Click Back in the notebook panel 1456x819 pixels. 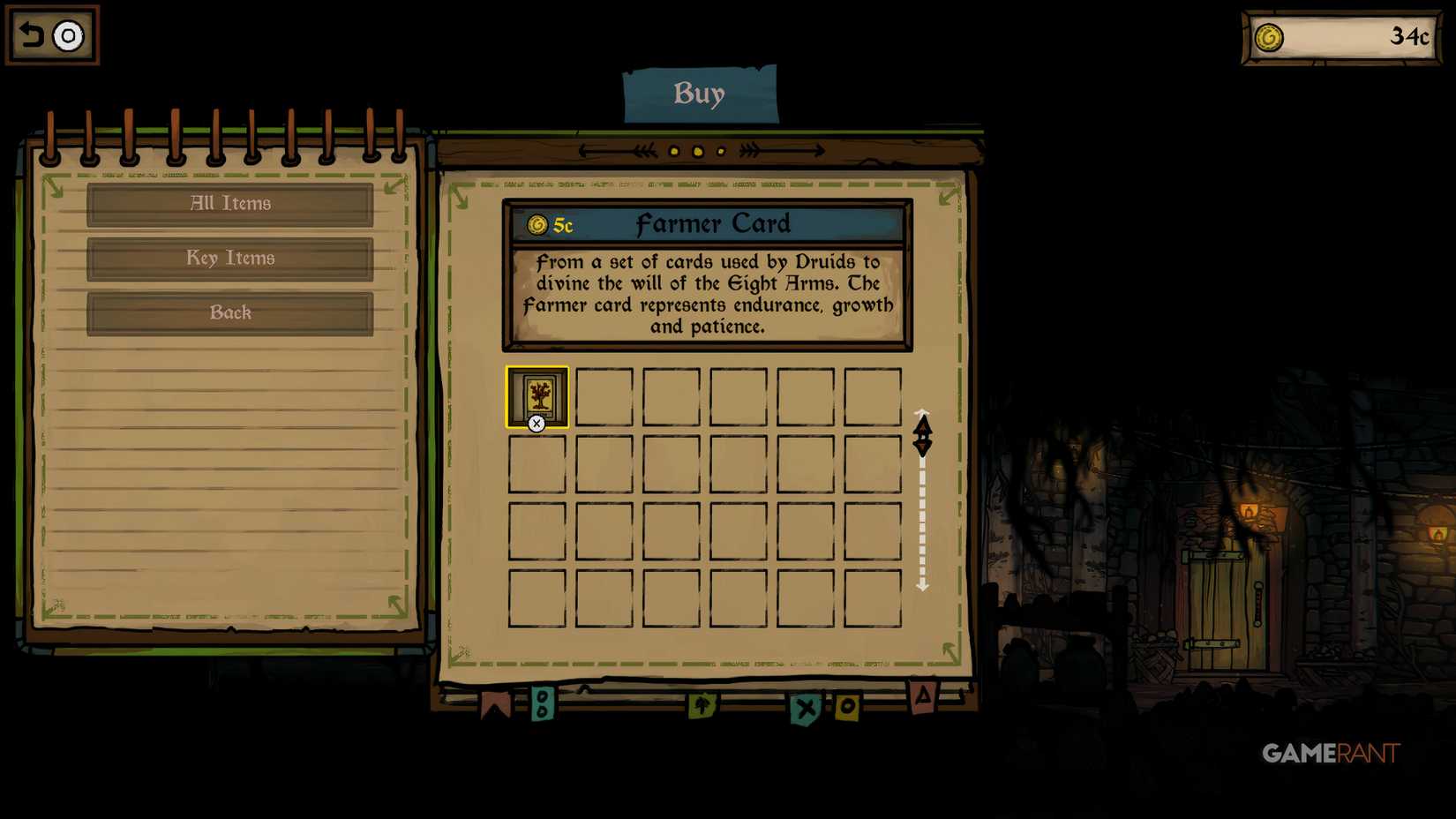(229, 313)
